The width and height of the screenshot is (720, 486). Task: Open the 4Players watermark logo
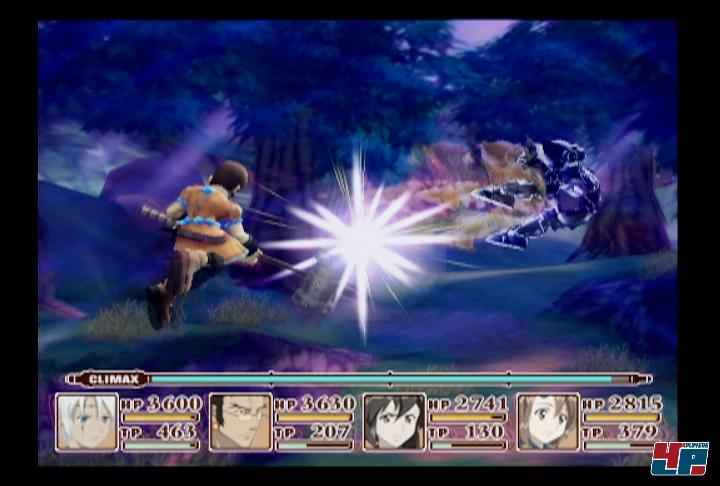(680, 458)
